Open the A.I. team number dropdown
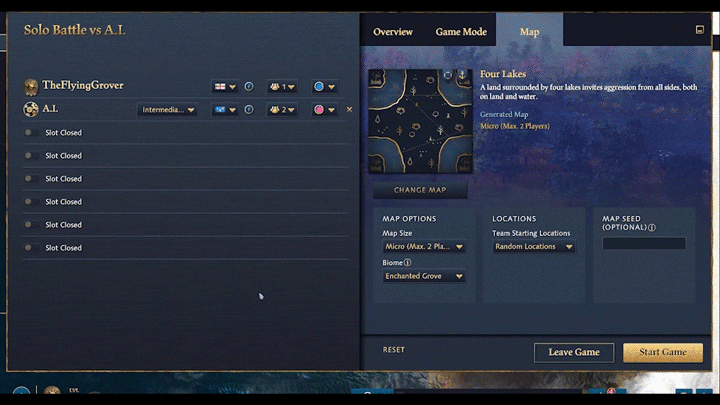This screenshot has width=720, height=405. pyautogui.click(x=281, y=110)
